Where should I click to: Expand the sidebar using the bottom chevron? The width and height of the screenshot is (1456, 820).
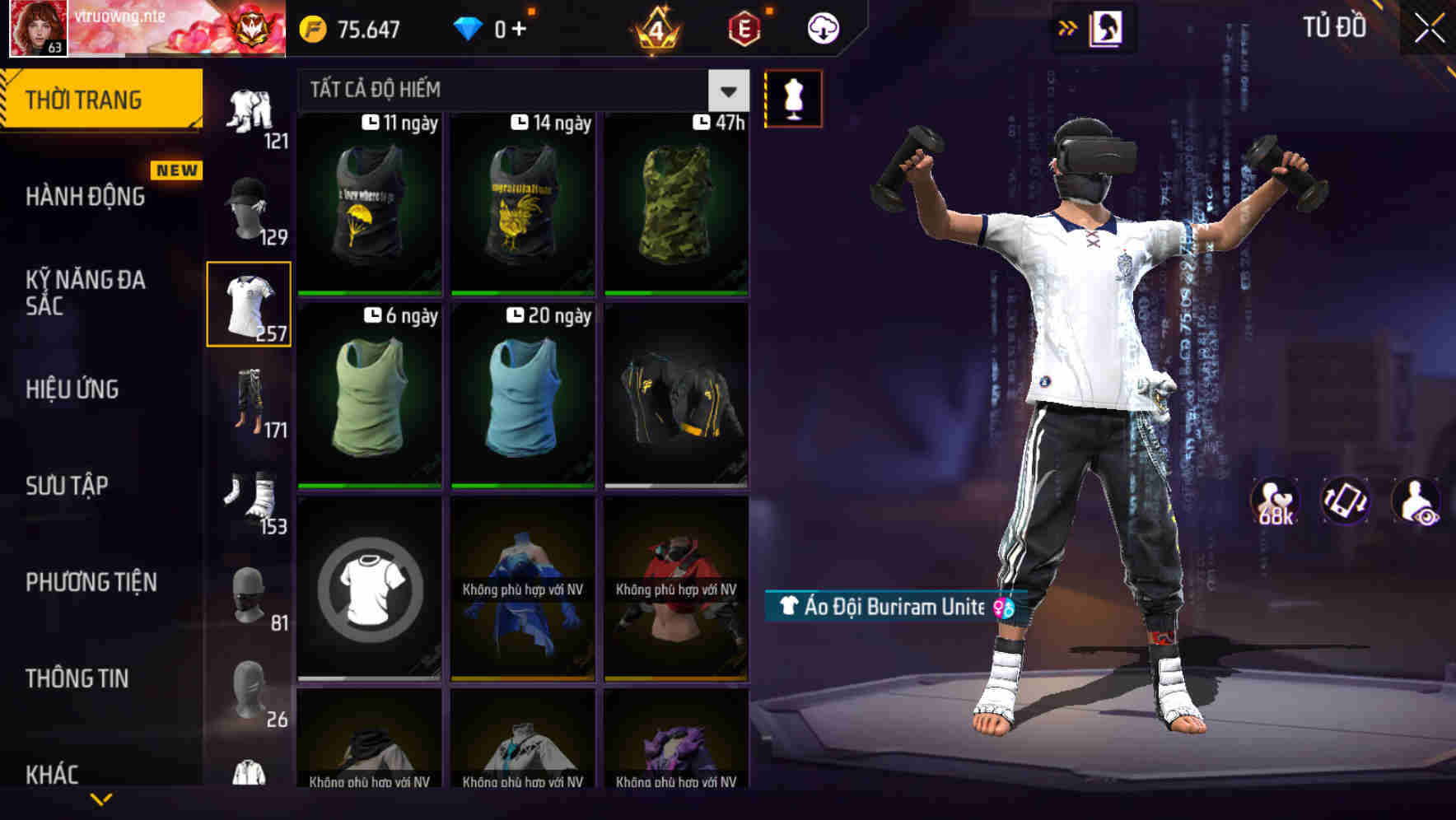100,797
